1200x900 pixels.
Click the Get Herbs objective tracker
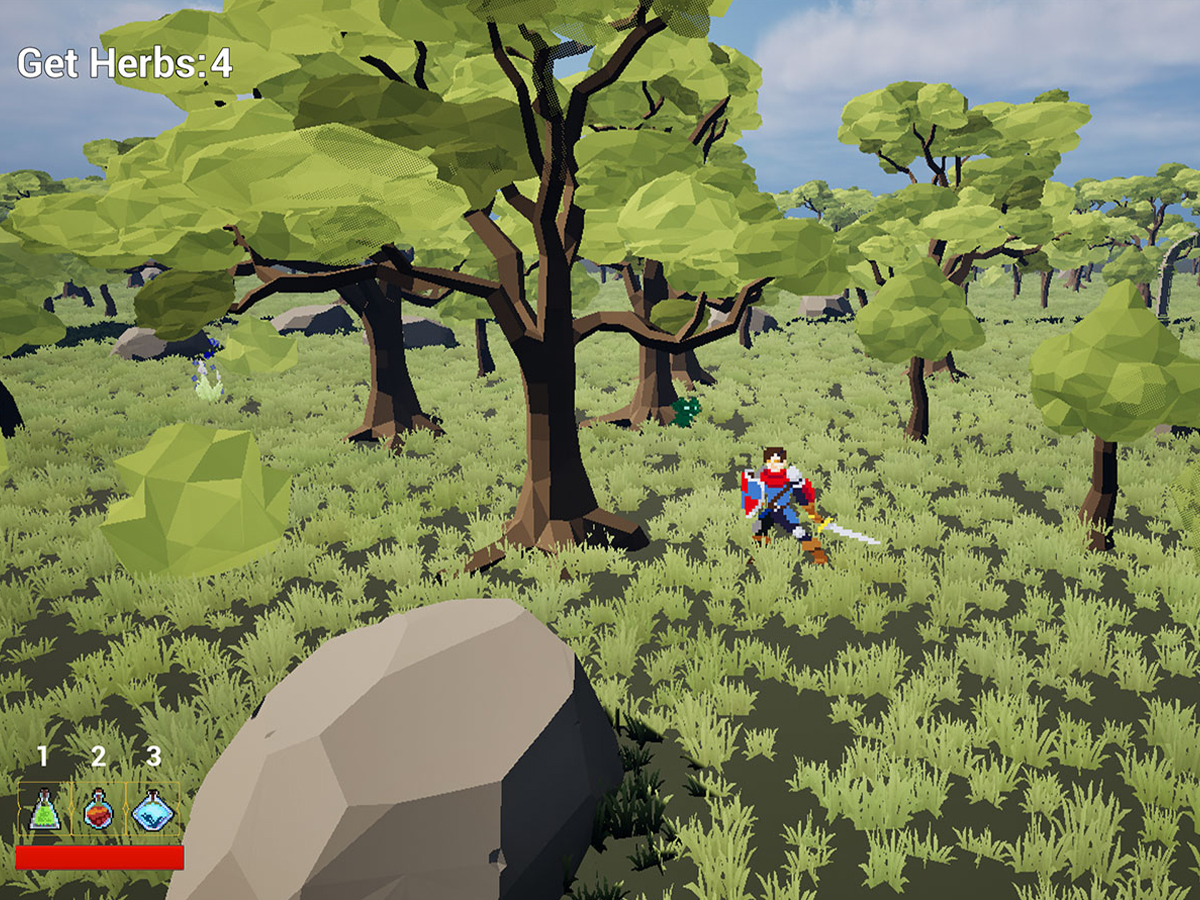pyautogui.click(x=125, y=64)
